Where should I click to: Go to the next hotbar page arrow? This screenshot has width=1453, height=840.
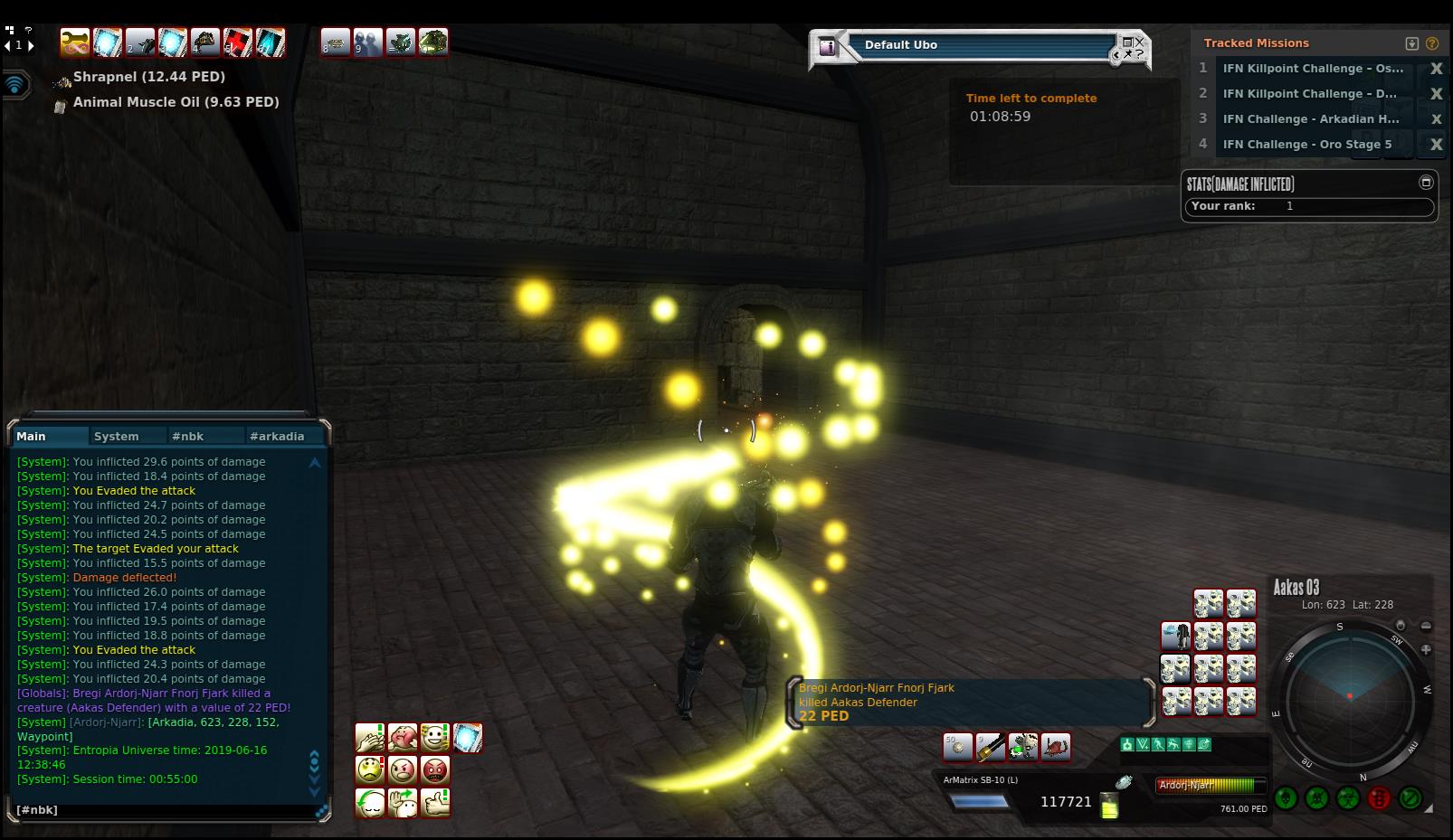click(31, 45)
